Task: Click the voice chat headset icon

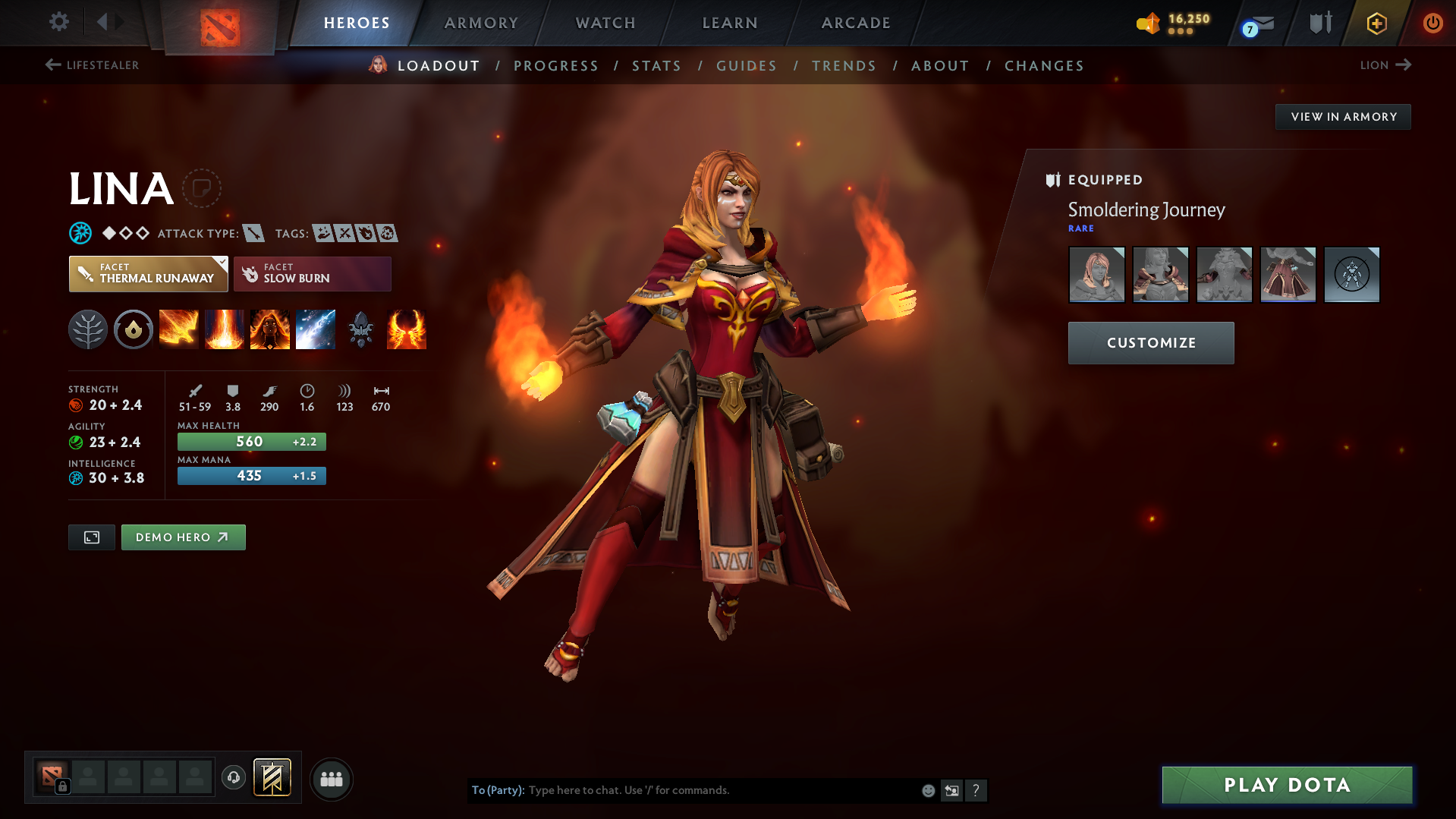Action: (234, 779)
